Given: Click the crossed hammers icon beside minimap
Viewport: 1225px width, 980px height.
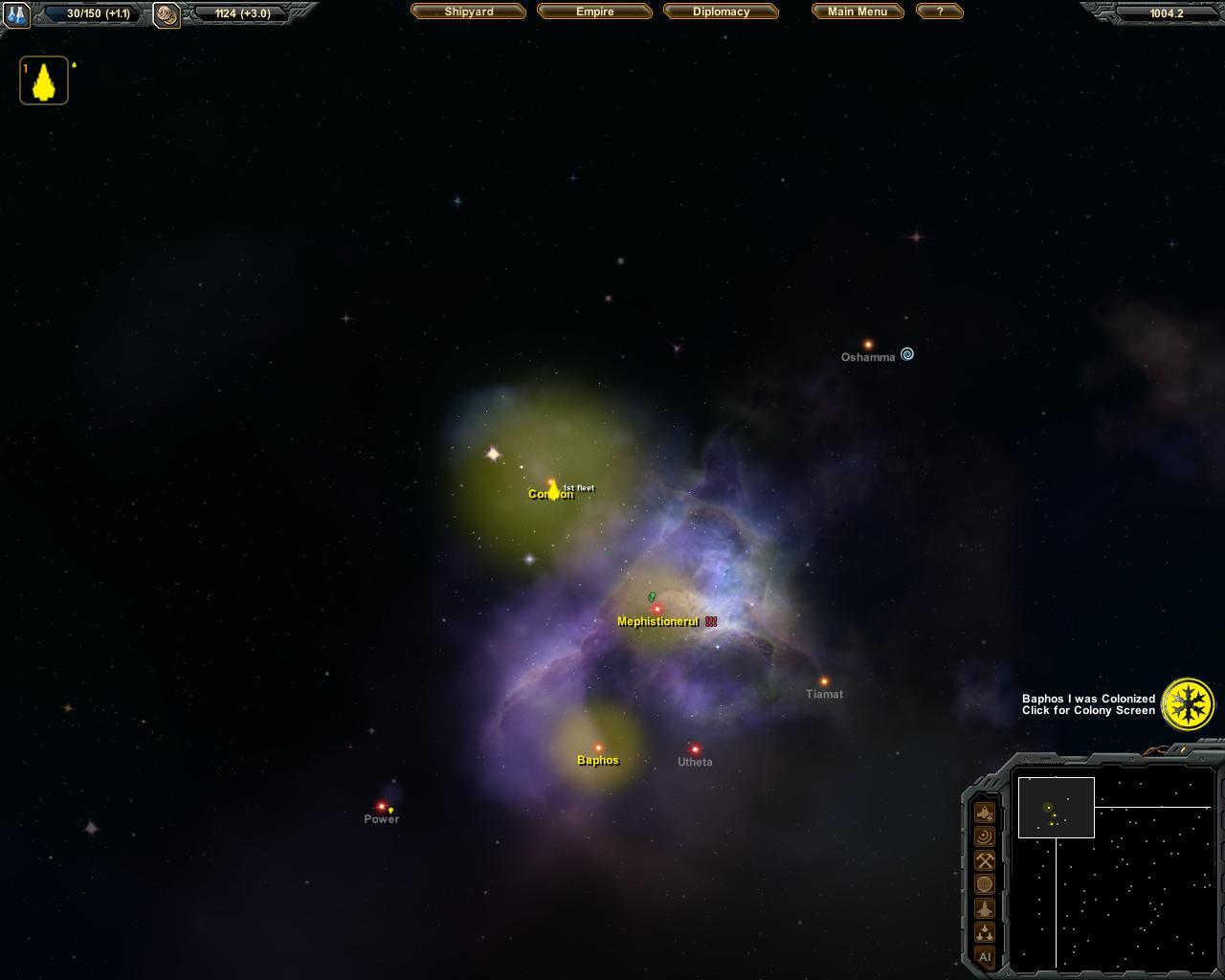Looking at the screenshot, I should click(984, 860).
